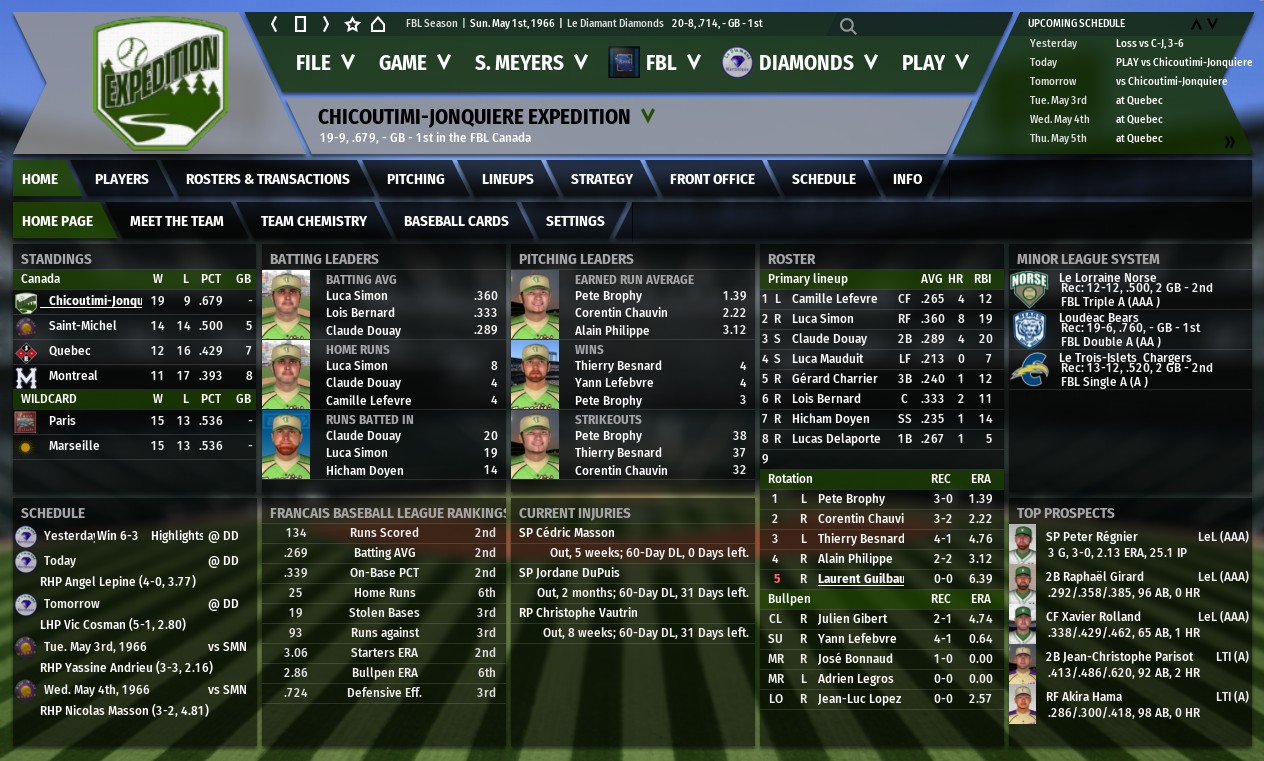Expand the S. MEYERS manager menu
This screenshot has width=1264, height=761.
[530, 63]
